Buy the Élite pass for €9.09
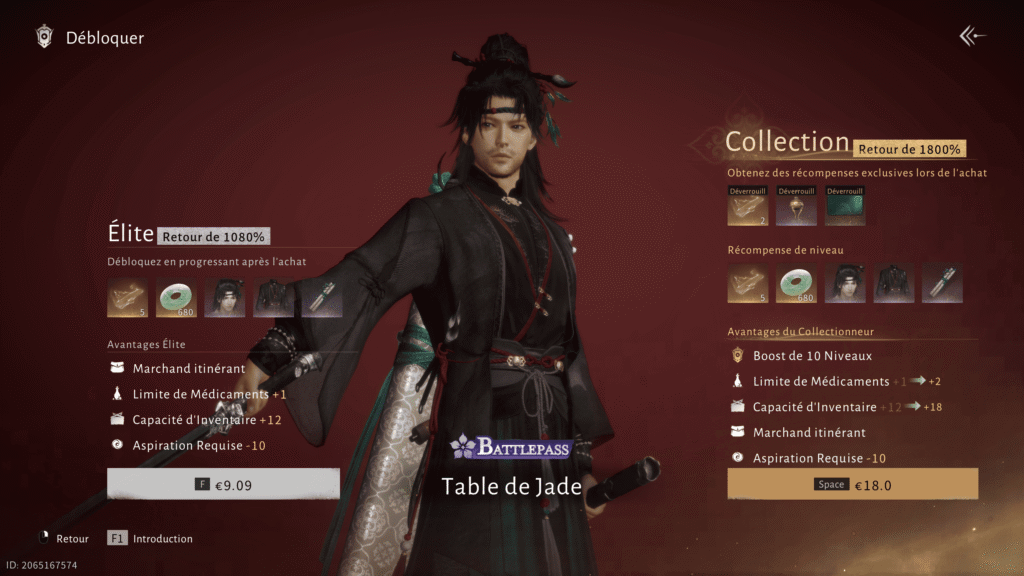 (x=223, y=484)
